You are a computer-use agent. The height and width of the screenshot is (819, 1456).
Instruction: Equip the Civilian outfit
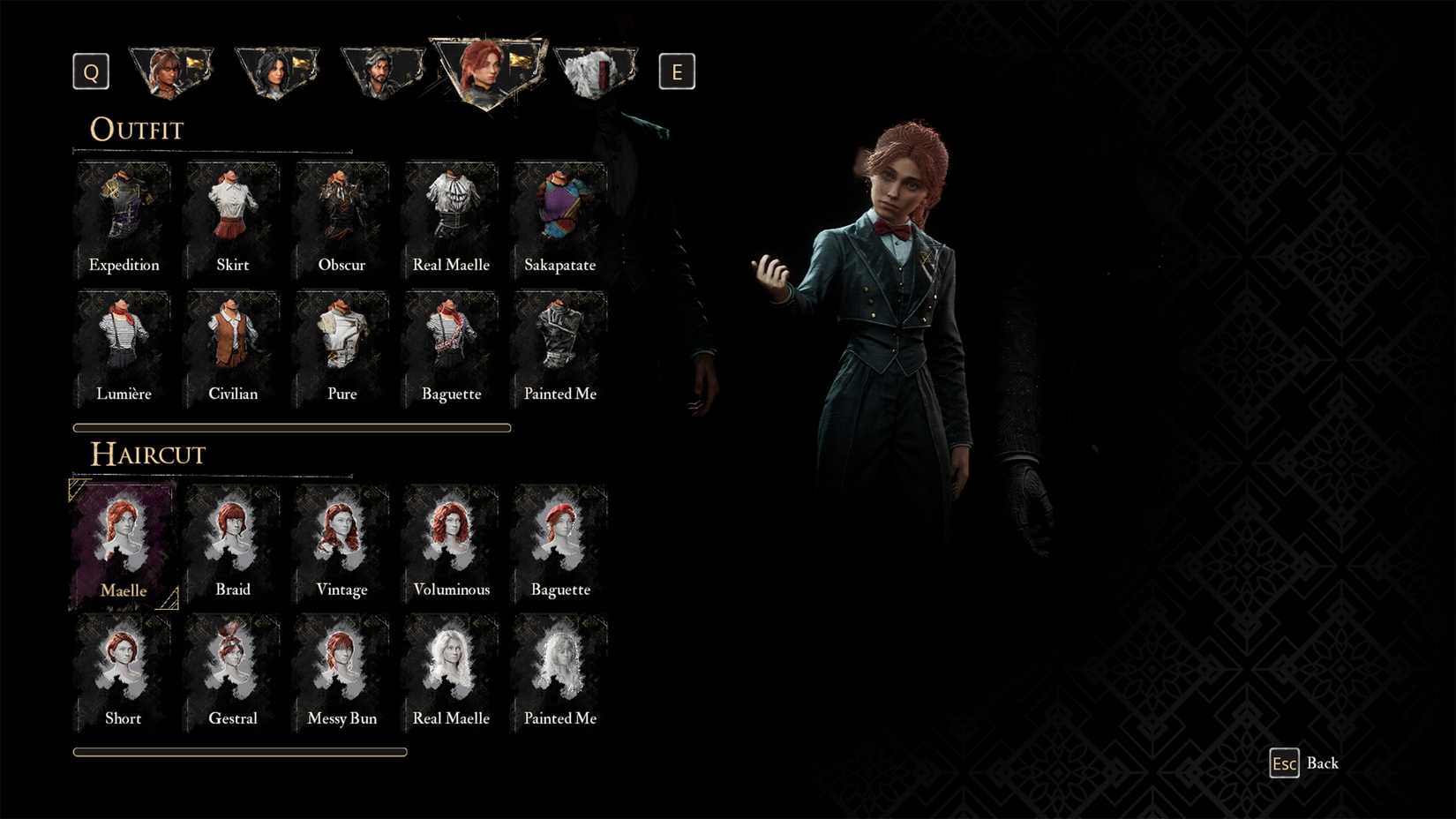pos(232,344)
